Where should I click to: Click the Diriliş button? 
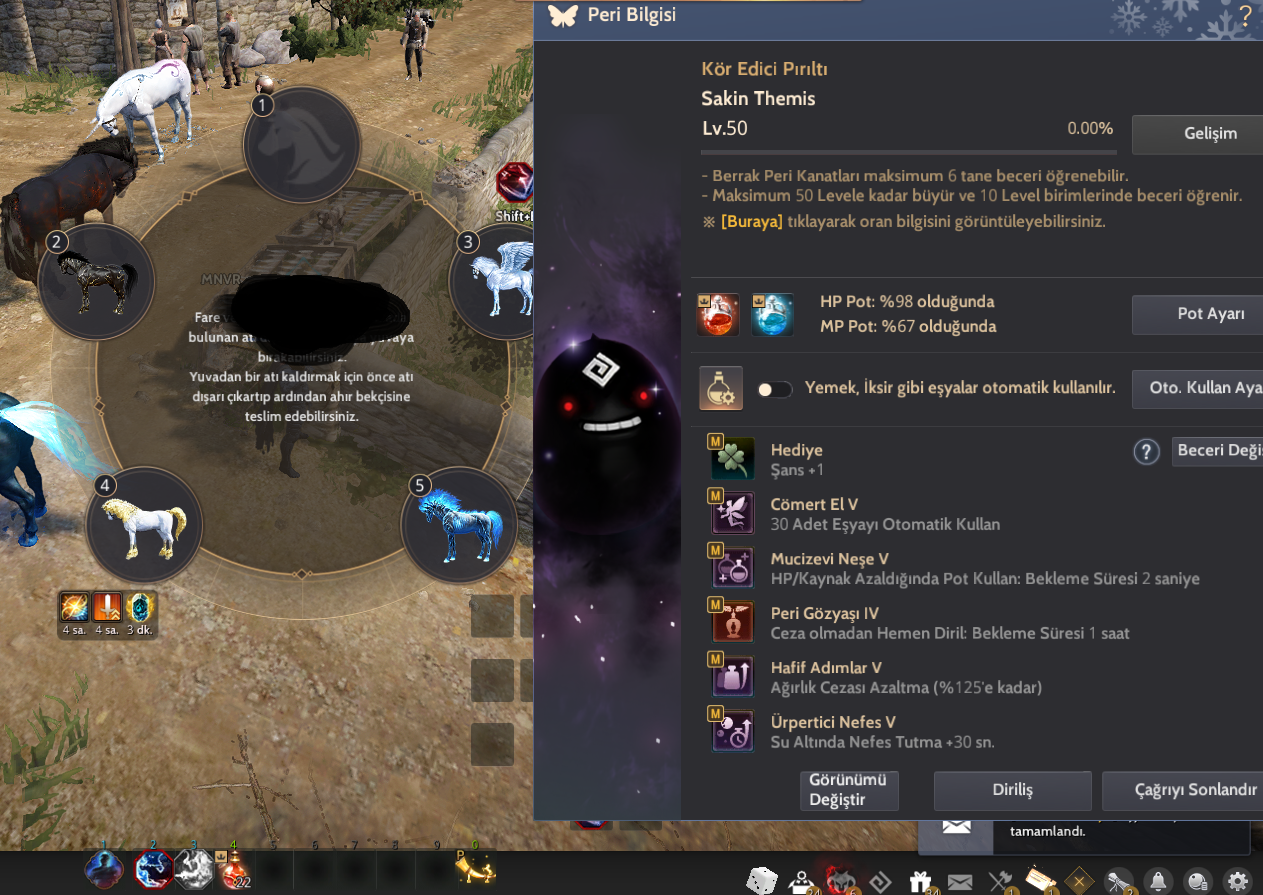click(1012, 790)
